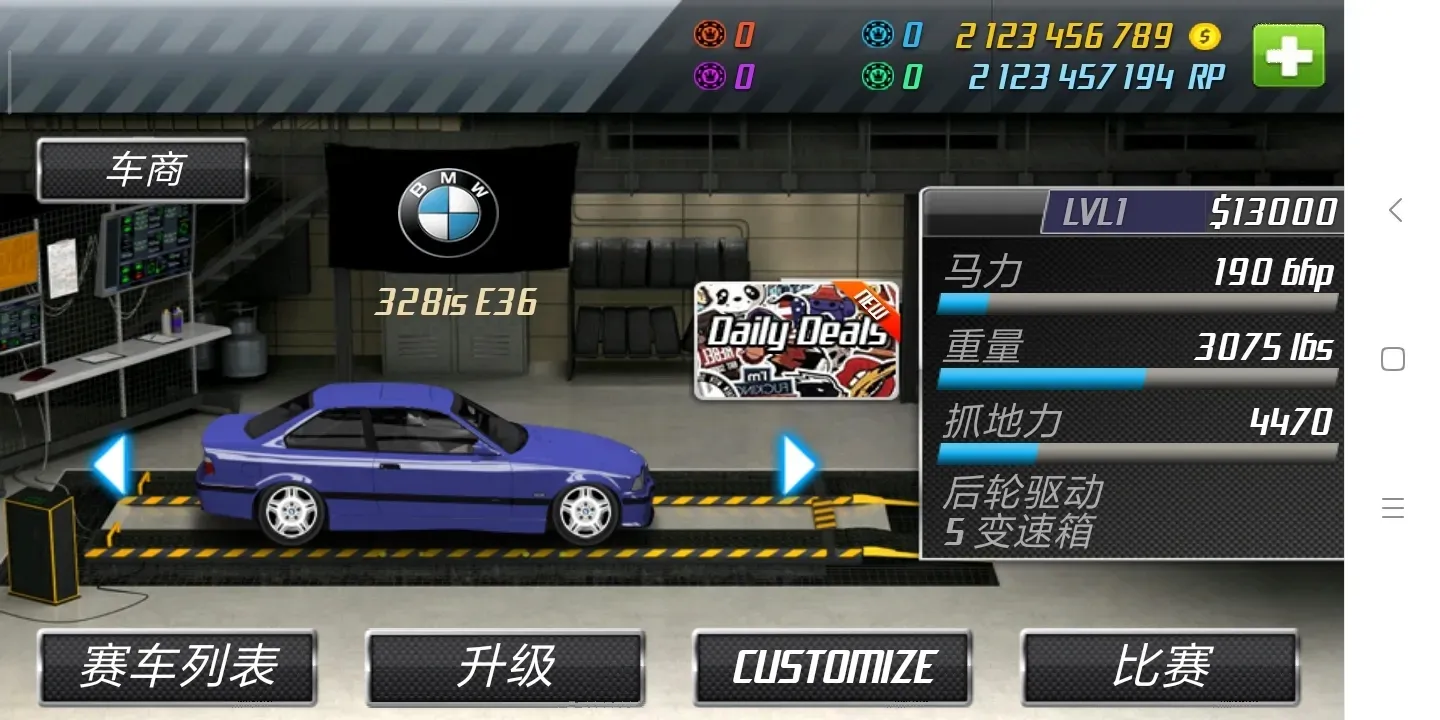The width and height of the screenshot is (1440, 720).
Task: Click the green chip currency icon
Action: (x=880, y=75)
